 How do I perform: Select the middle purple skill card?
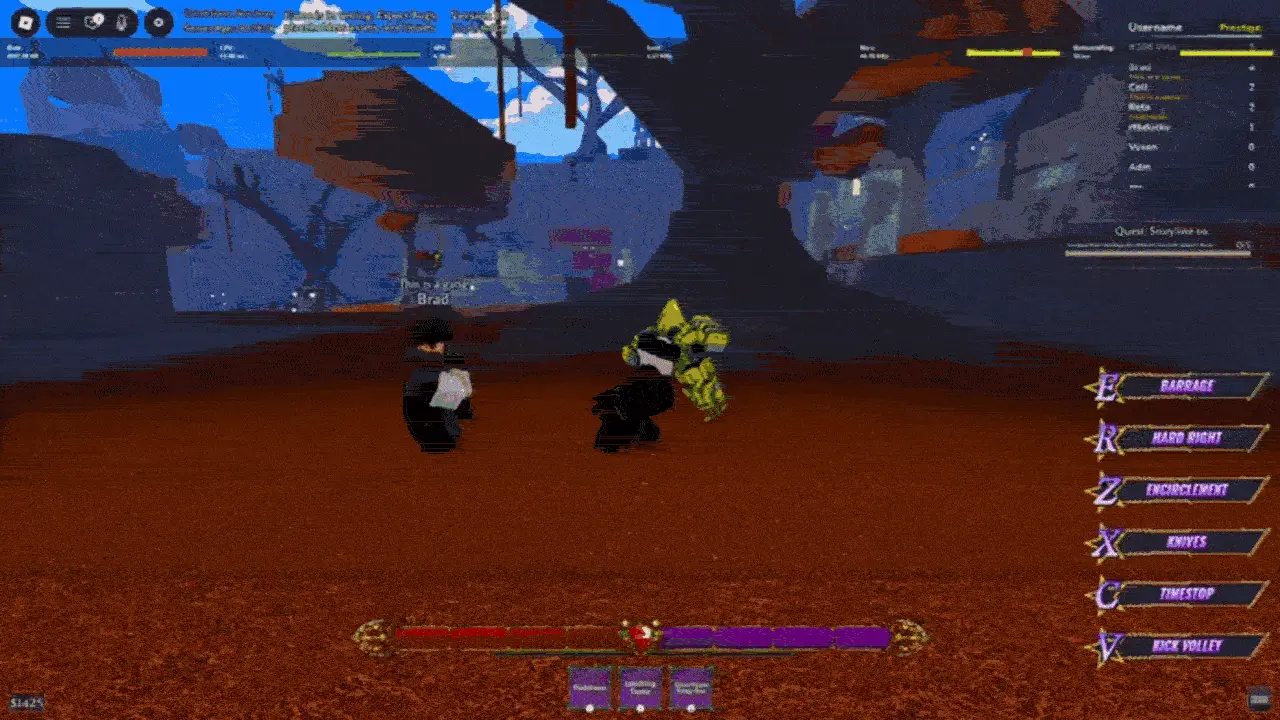639,687
